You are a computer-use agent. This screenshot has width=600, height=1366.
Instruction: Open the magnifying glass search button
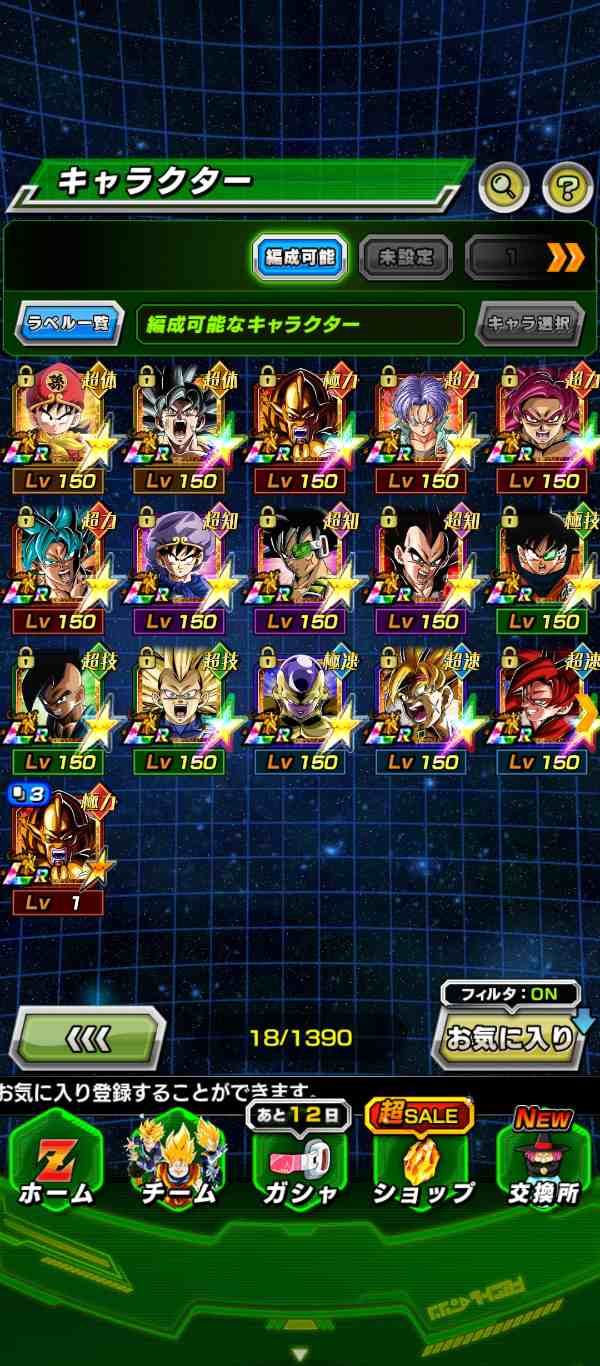(x=504, y=185)
